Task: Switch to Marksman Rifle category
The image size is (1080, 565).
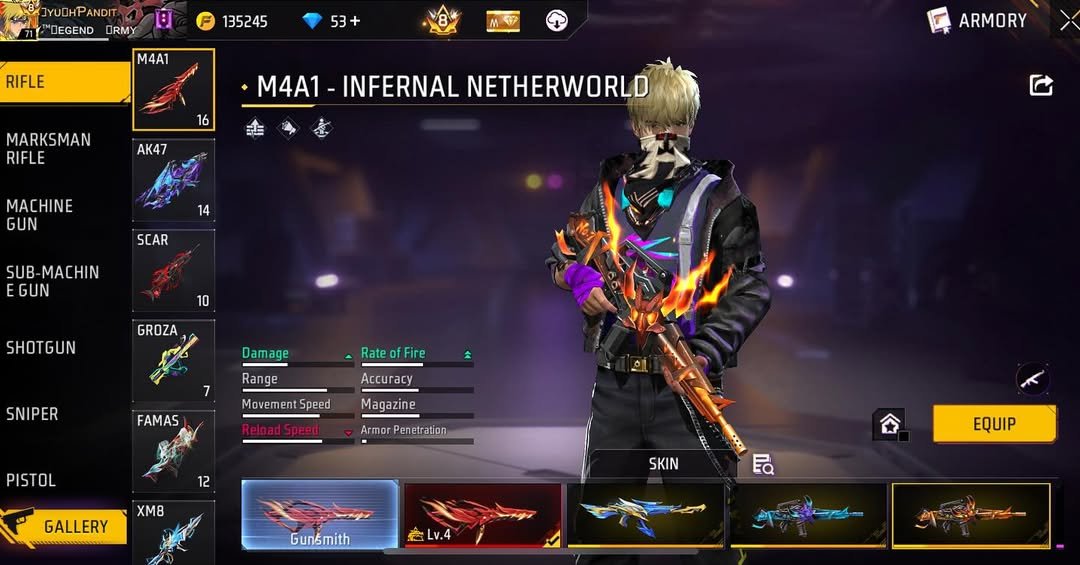Action: [50, 148]
